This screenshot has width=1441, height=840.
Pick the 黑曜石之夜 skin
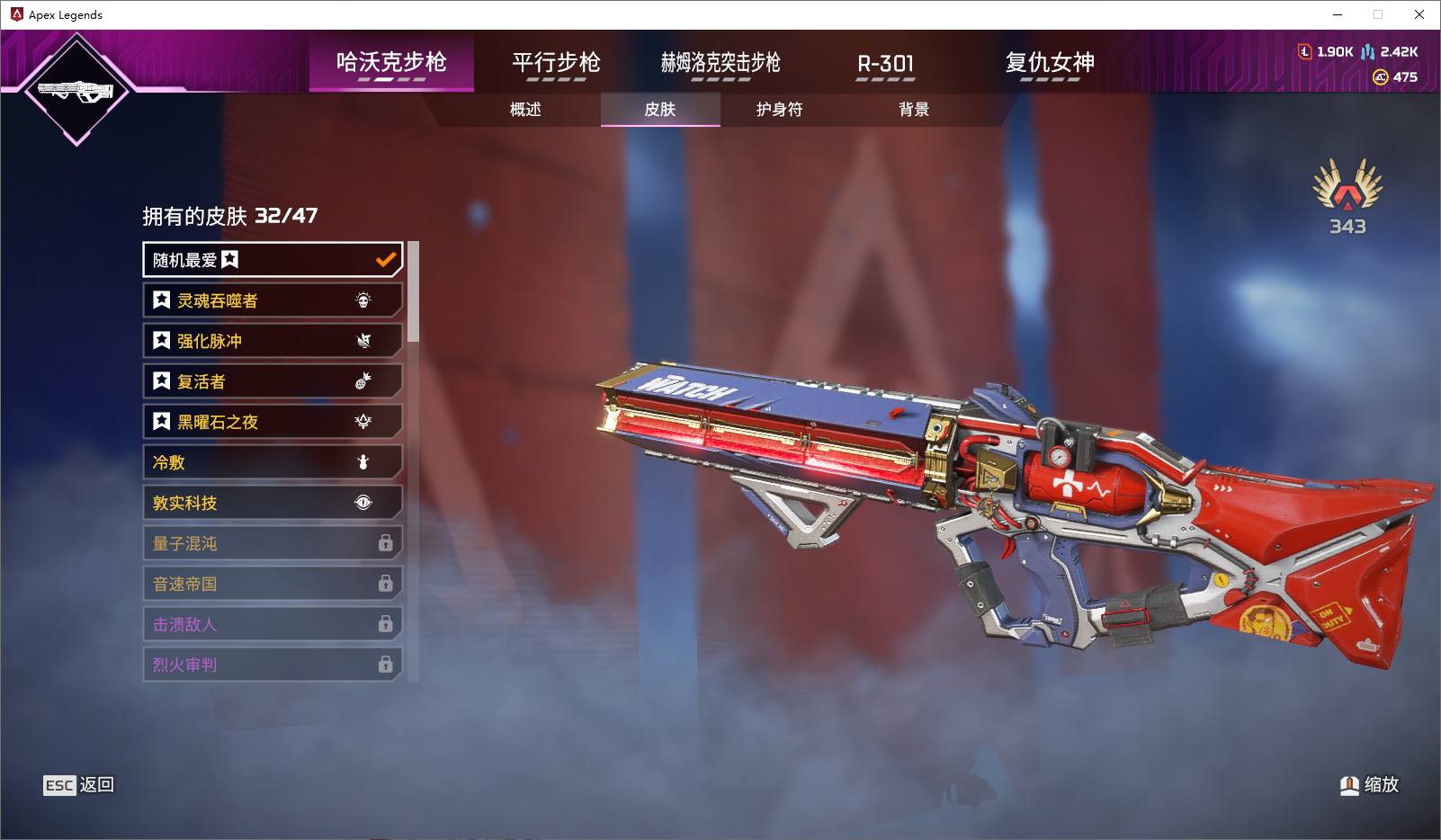tap(272, 422)
